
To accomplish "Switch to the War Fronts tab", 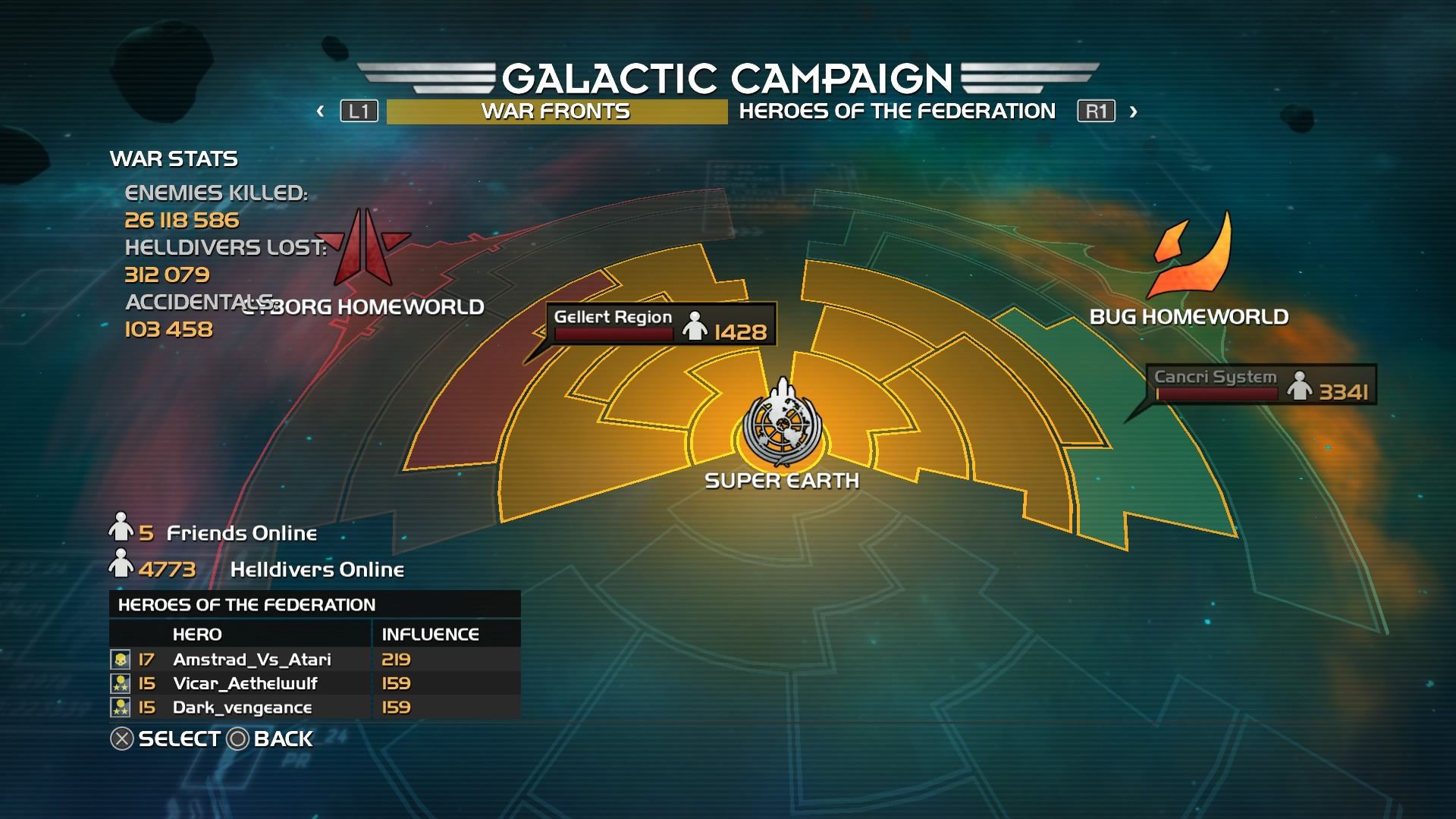I will pos(556,111).
